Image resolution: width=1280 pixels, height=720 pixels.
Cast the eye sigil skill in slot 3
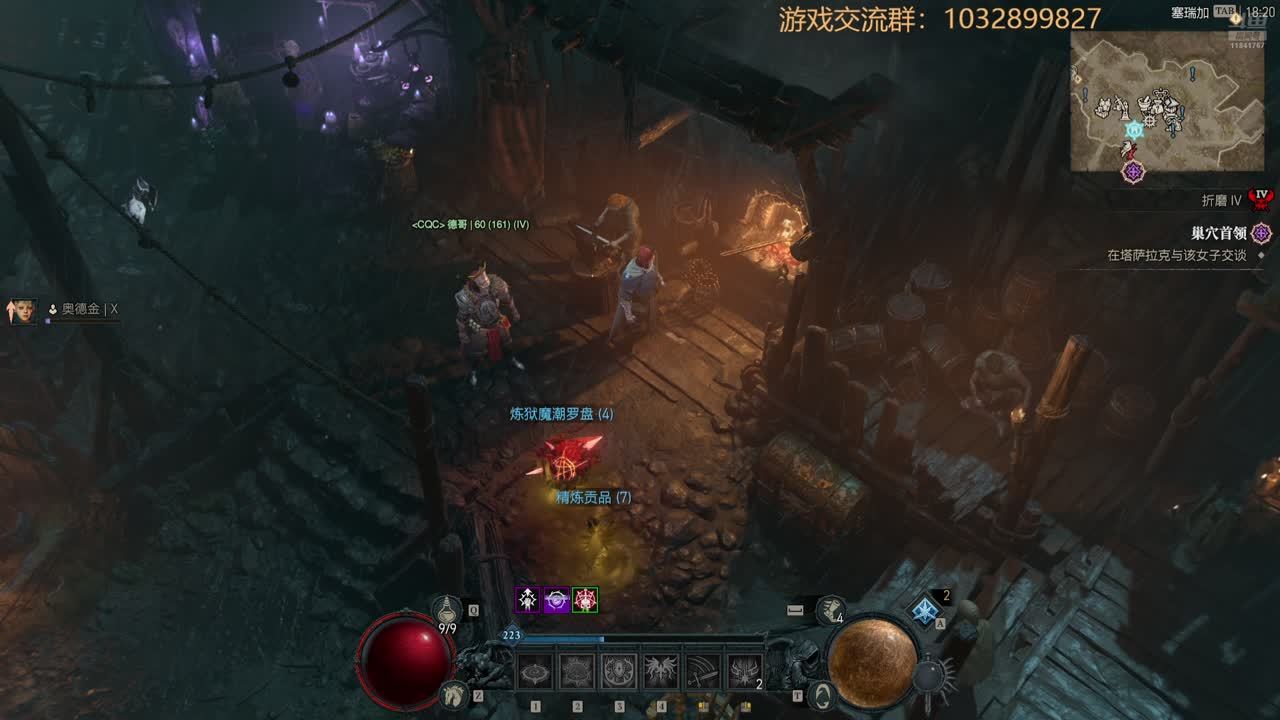pos(619,672)
